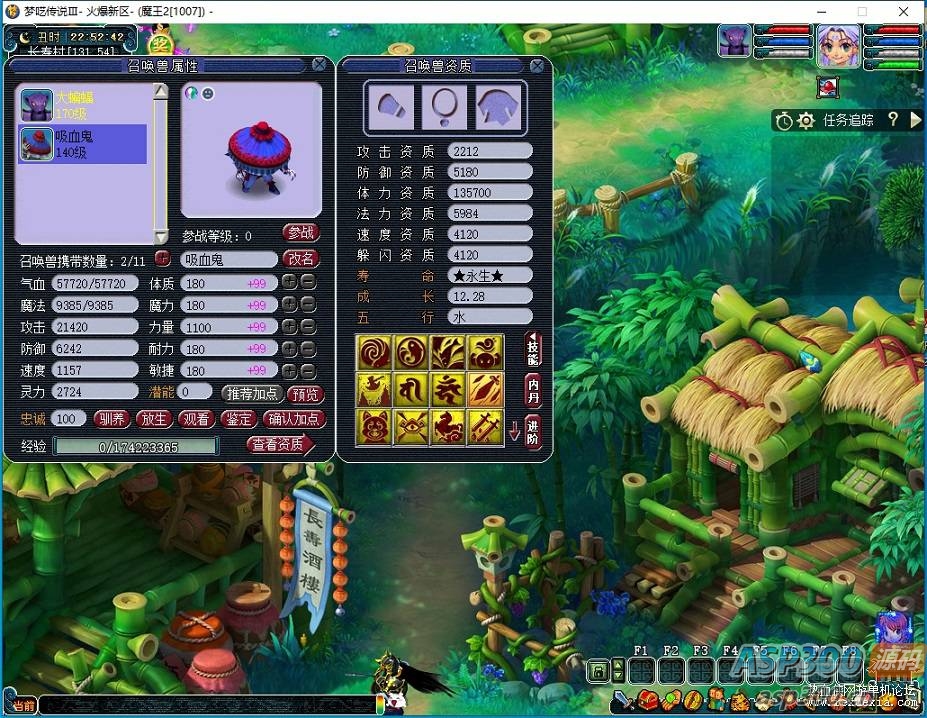Screen dimensions: 927x718
Task: Click the player character portrait
Action: tap(838, 45)
